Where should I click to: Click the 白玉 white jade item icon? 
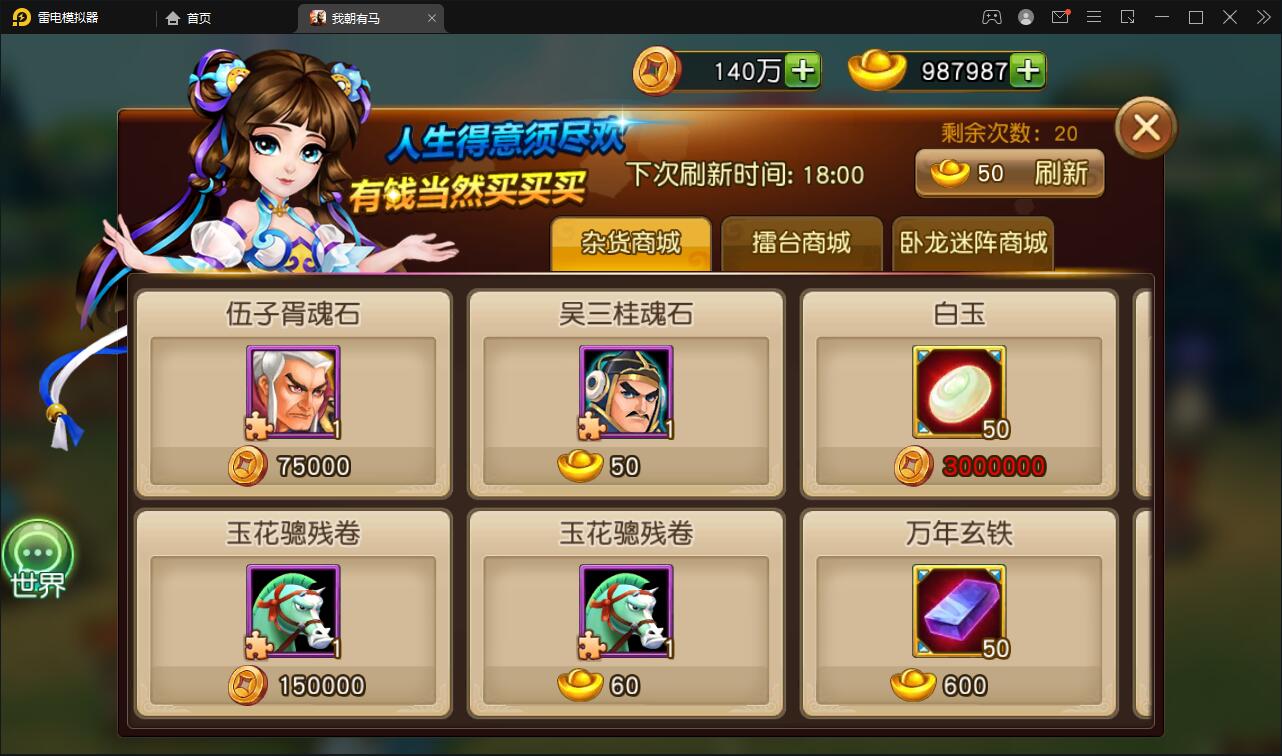coord(958,390)
